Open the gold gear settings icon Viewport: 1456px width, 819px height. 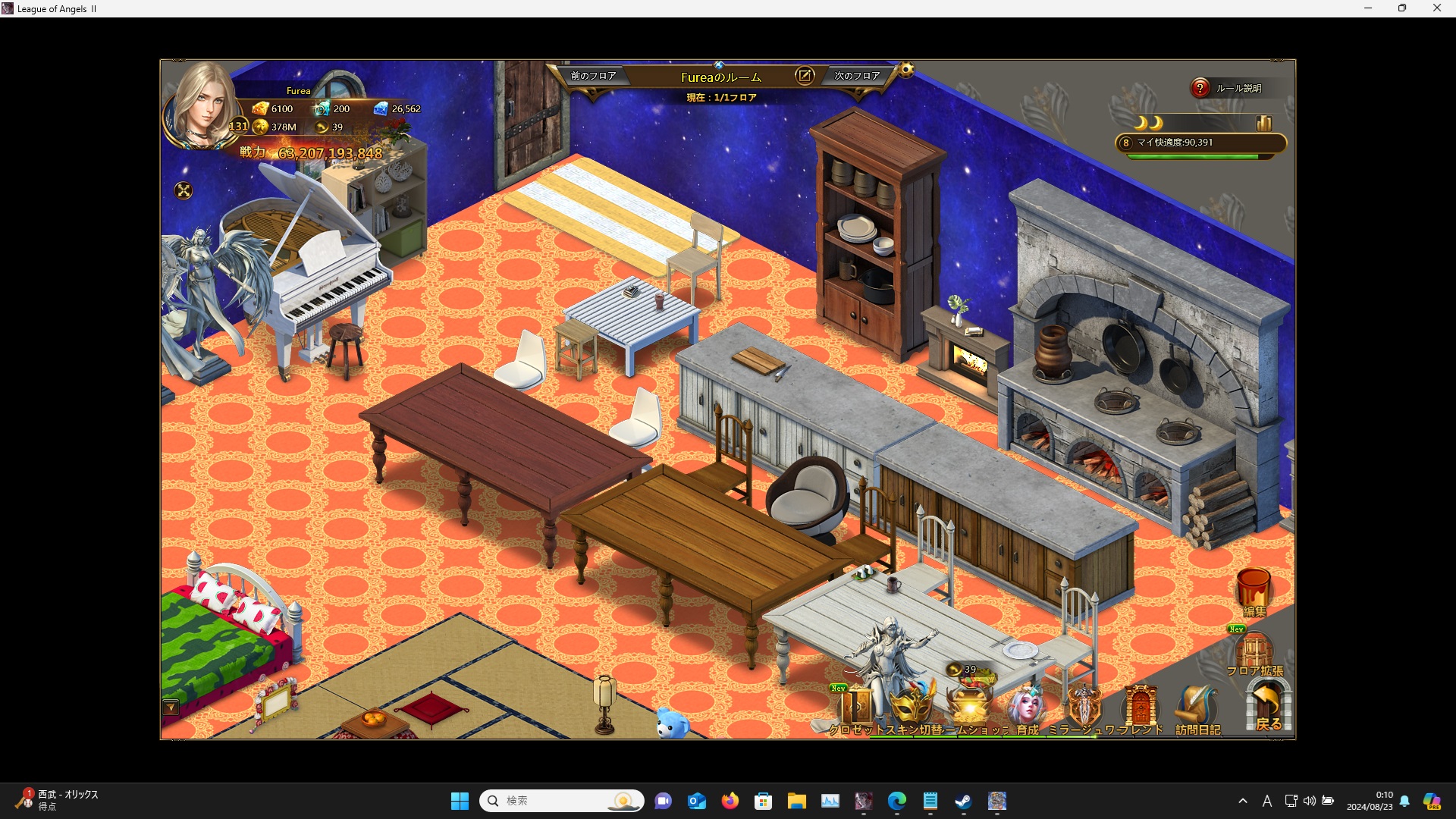coord(906,71)
